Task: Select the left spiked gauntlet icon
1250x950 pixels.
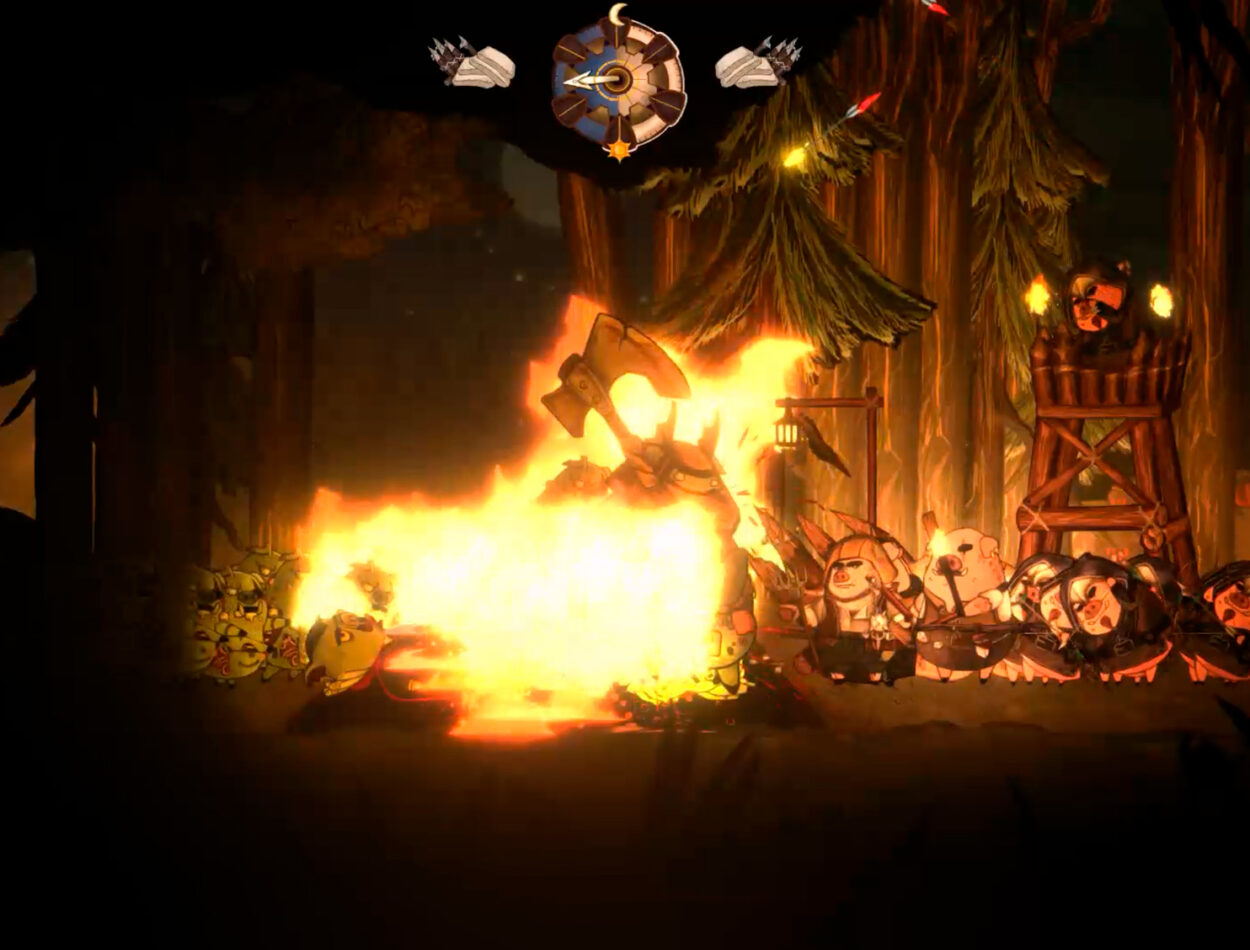Action: (x=473, y=63)
